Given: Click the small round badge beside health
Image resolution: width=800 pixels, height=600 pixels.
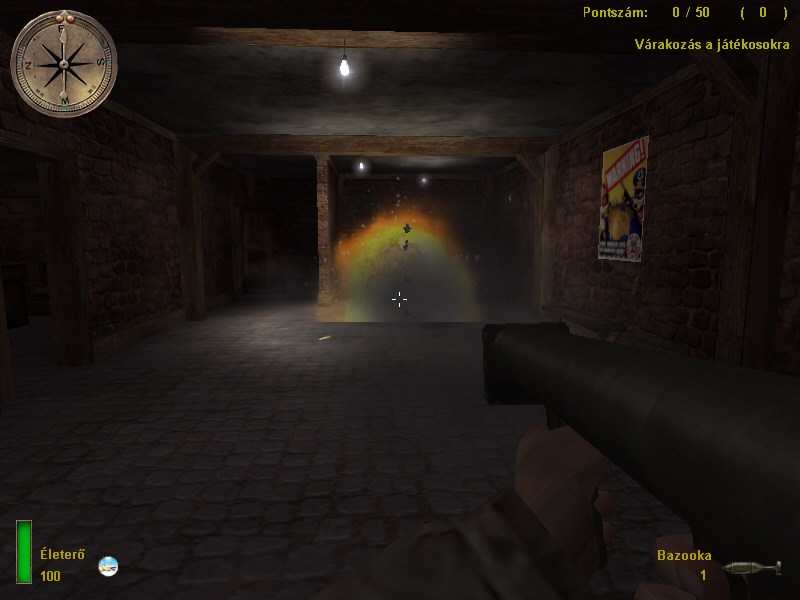Looking at the screenshot, I should coord(108,566).
